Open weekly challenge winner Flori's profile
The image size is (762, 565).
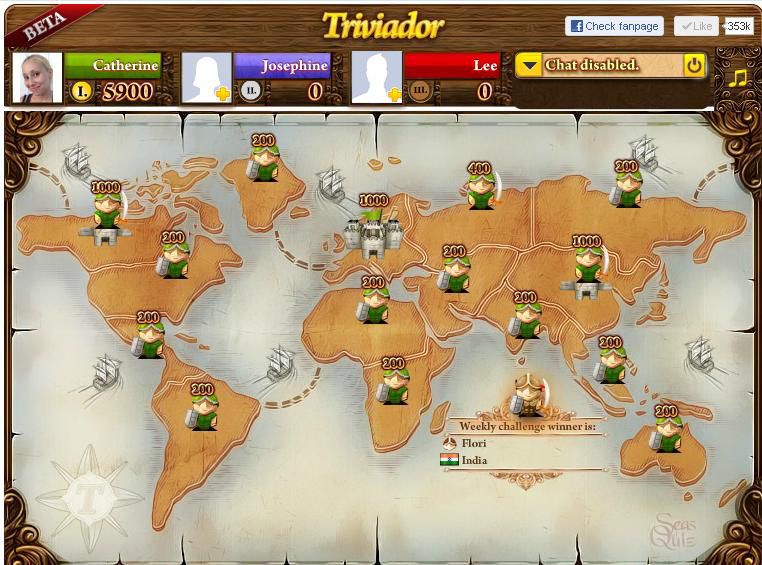(x=475, y=443)
